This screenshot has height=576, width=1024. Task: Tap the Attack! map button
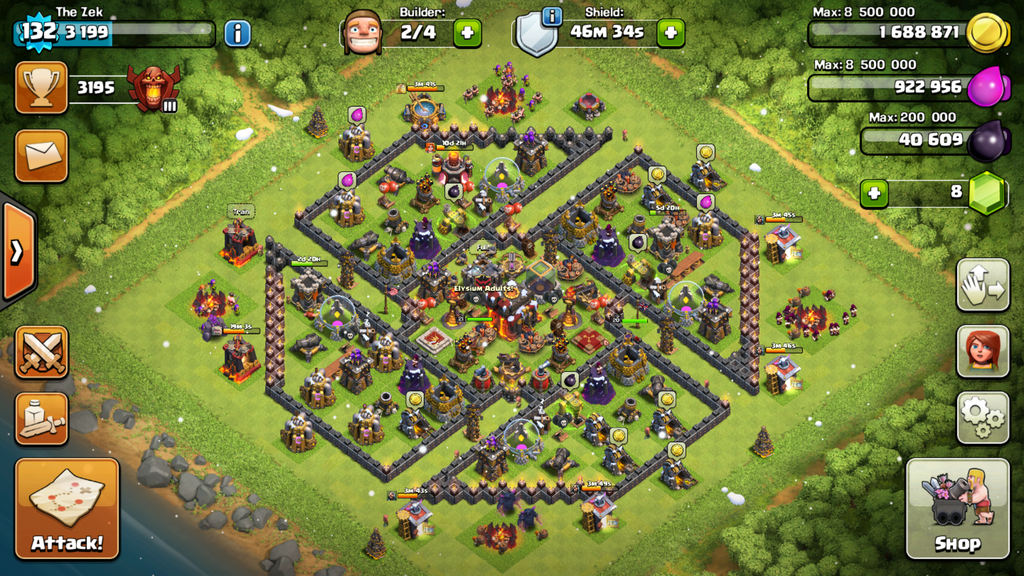pyautogui.click(x=67, y=508)
